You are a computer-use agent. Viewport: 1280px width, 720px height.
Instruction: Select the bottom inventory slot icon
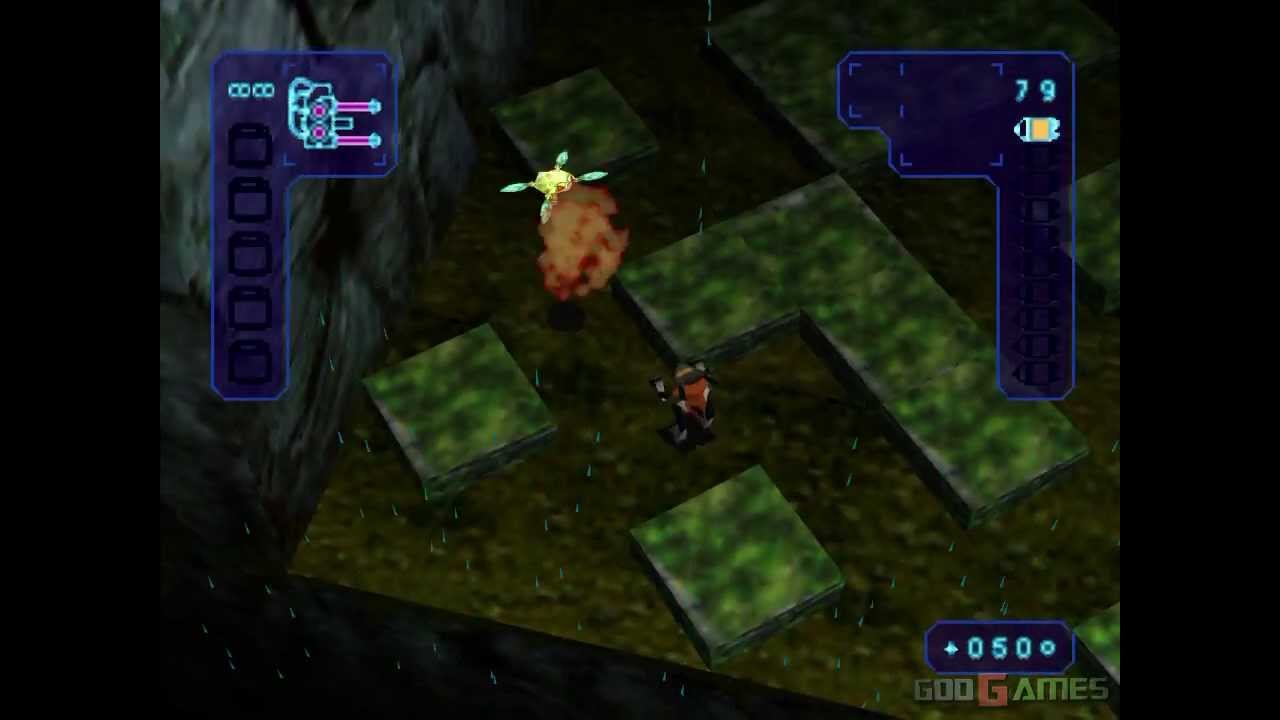[x=247, y=355]
